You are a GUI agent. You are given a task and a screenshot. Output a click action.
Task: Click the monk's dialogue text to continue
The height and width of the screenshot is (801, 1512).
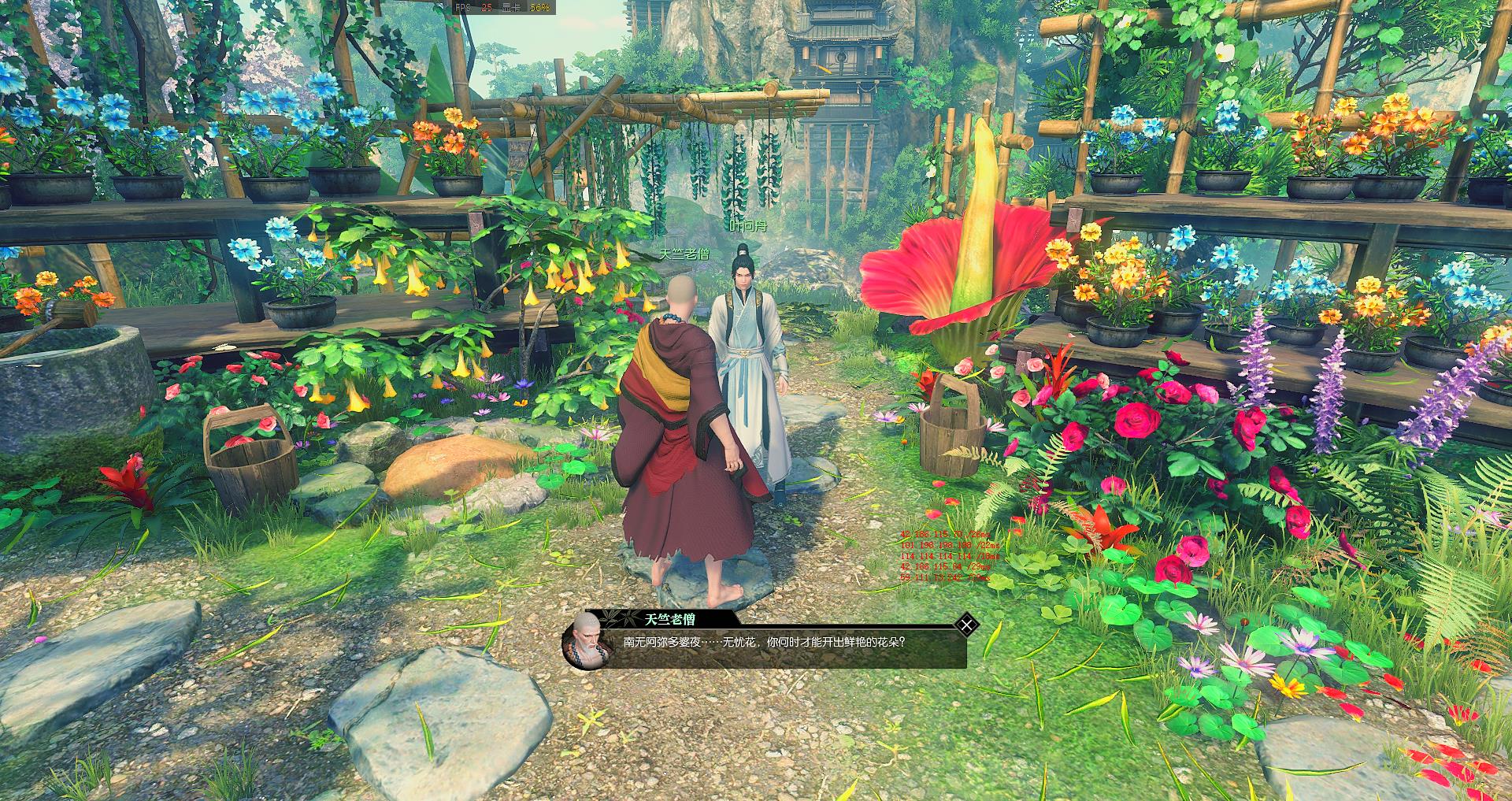(764, 642)
